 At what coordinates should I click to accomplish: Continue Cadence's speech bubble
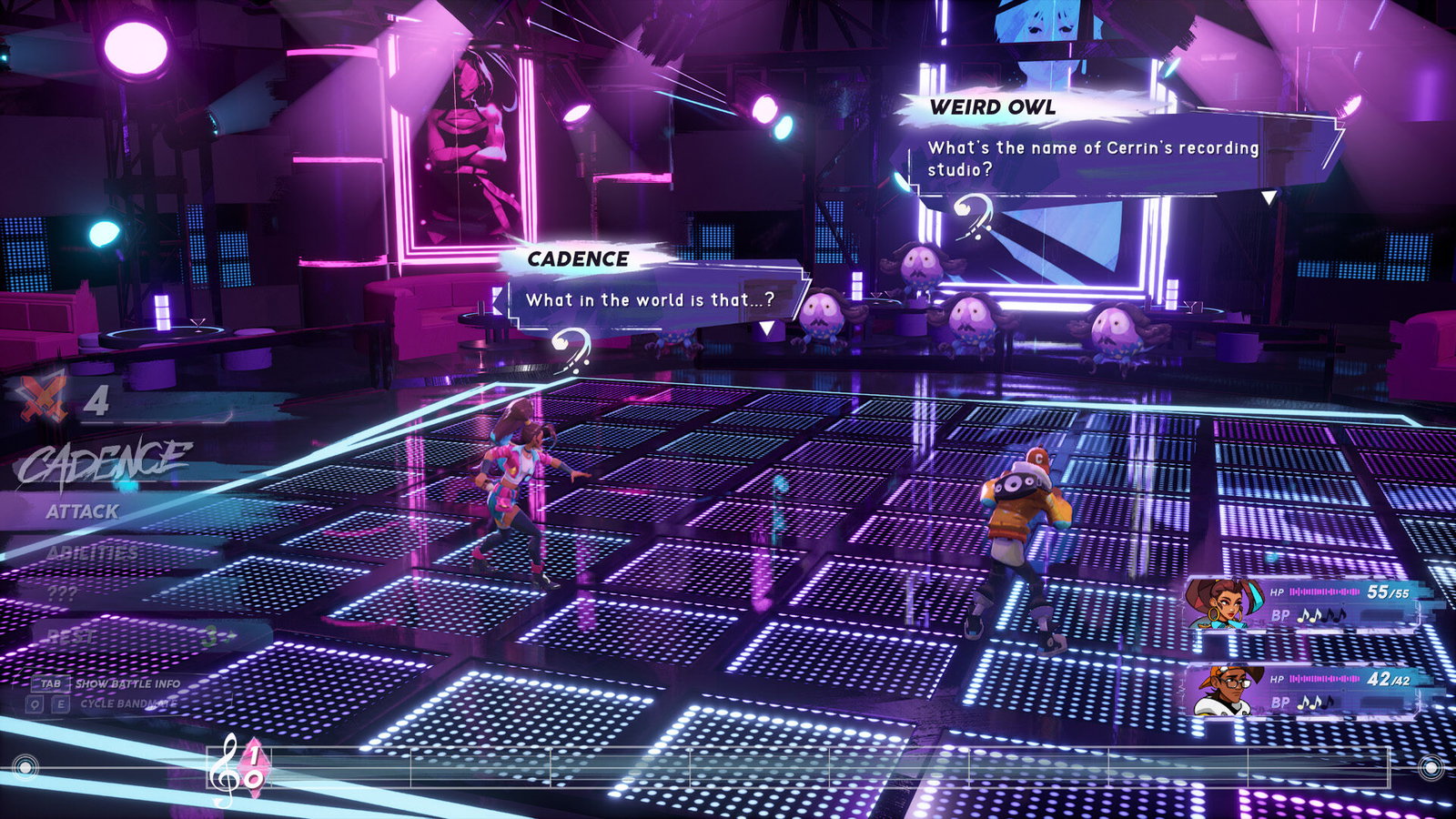[x=767, y=328]
